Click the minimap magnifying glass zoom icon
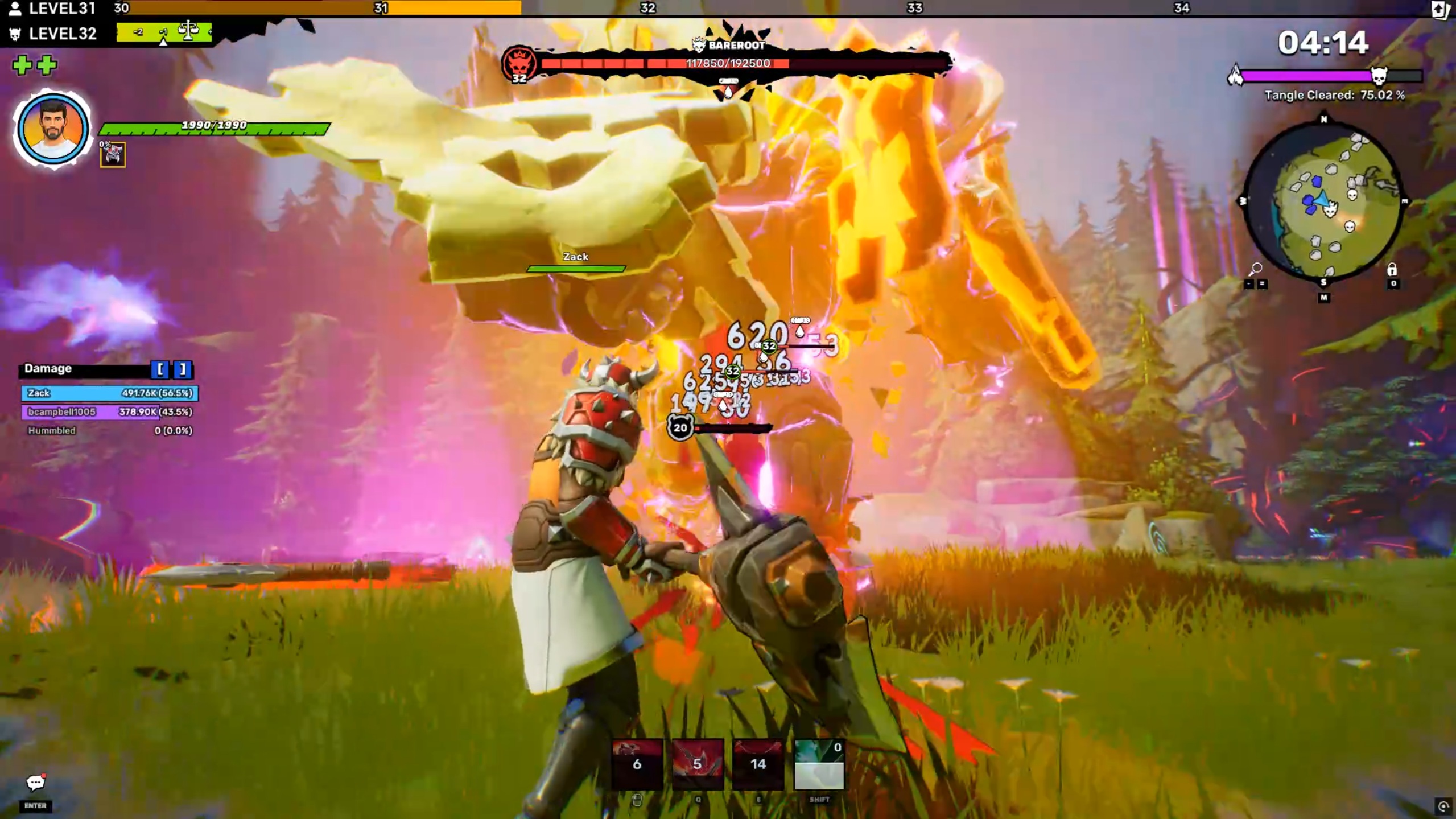 (x=1256, y=268)
